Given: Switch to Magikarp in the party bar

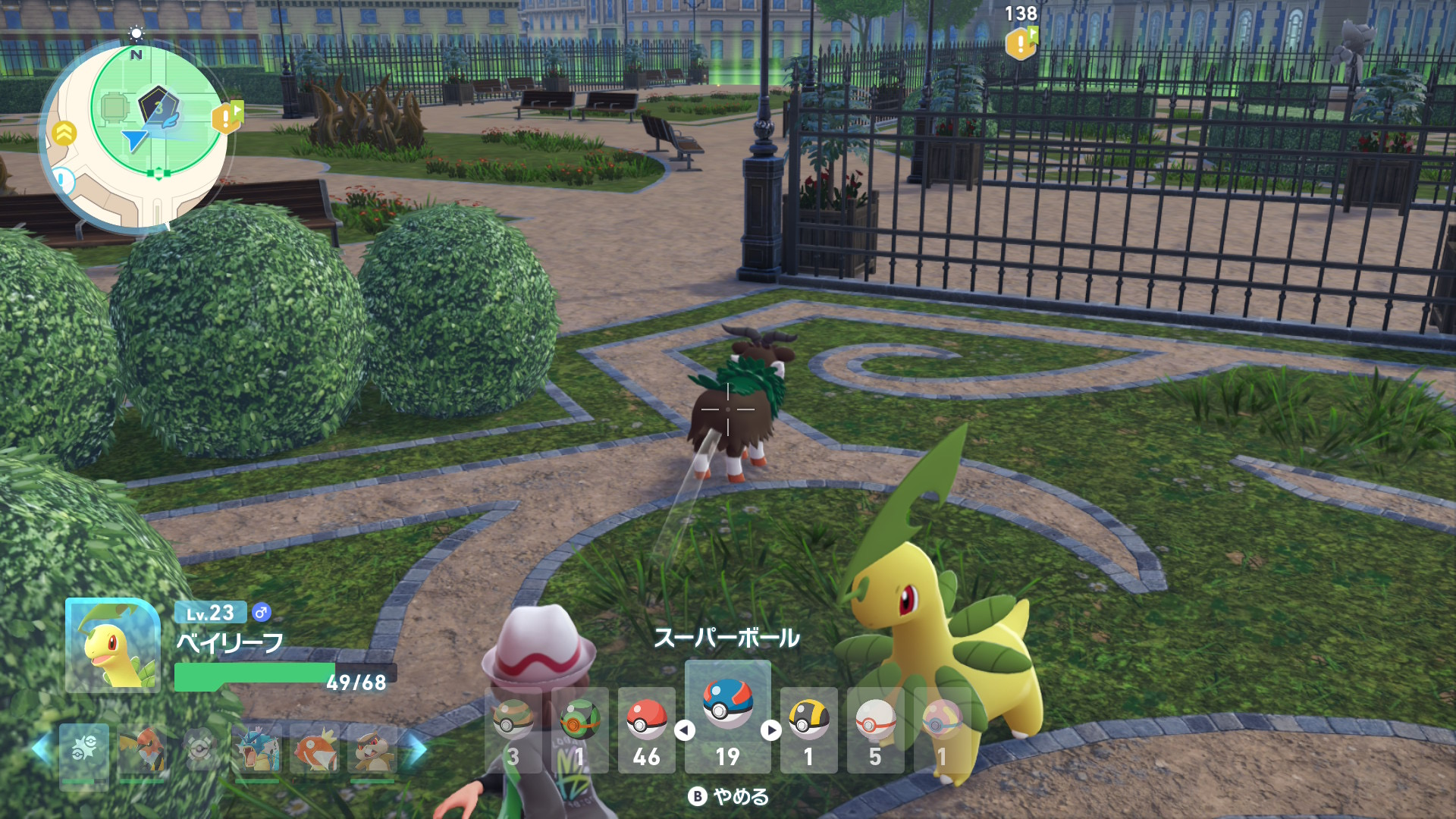Looking at the screenshot, I should tap(315, 749).
